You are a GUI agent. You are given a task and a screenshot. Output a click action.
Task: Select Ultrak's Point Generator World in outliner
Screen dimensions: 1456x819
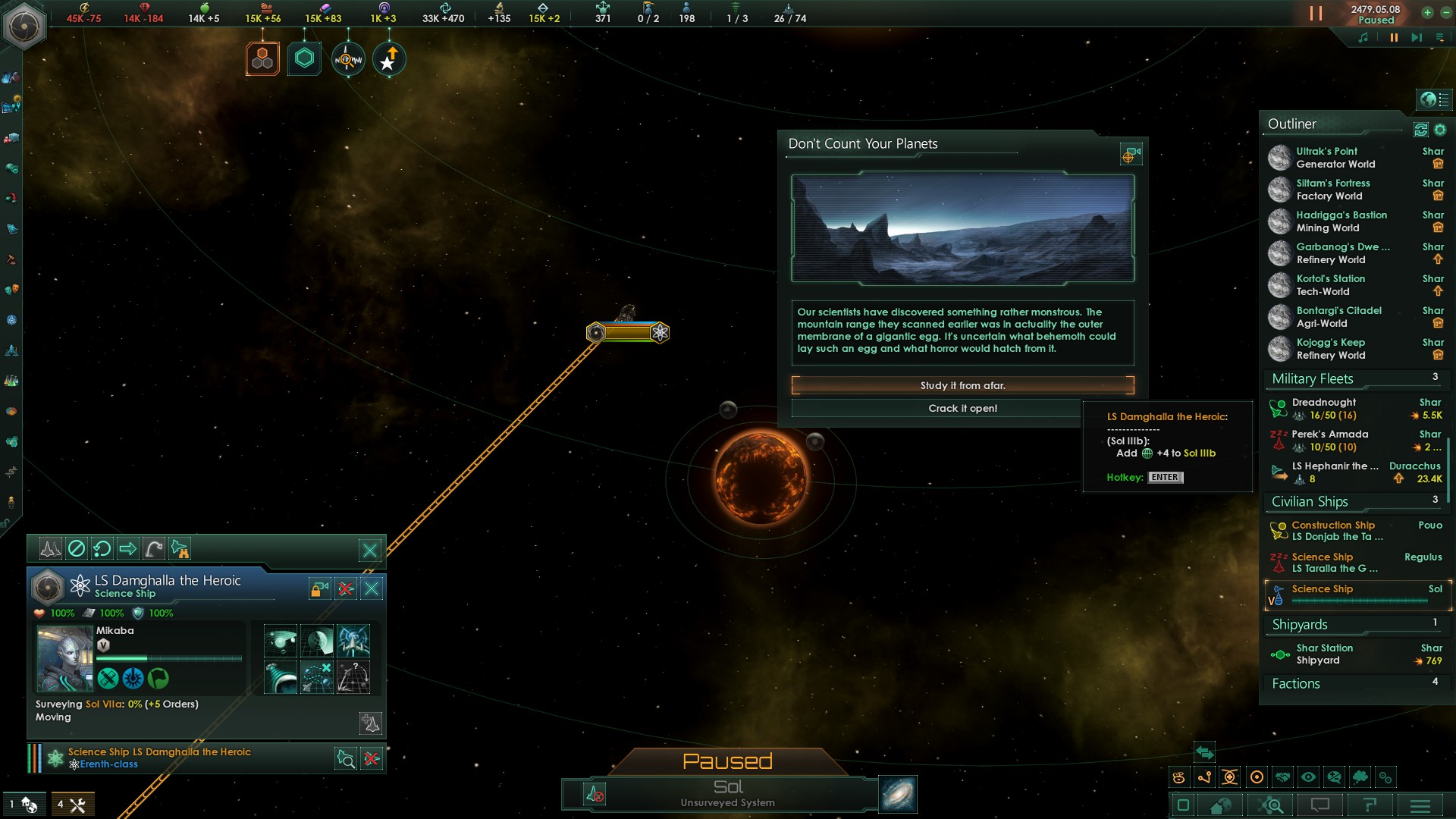(1335, 158)
